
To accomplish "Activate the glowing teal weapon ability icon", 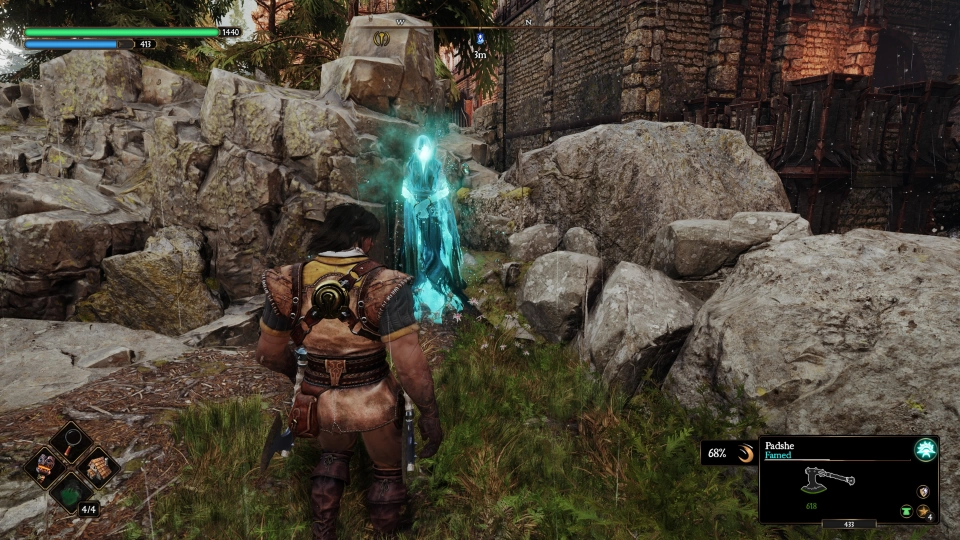I will tap(925, 450).
